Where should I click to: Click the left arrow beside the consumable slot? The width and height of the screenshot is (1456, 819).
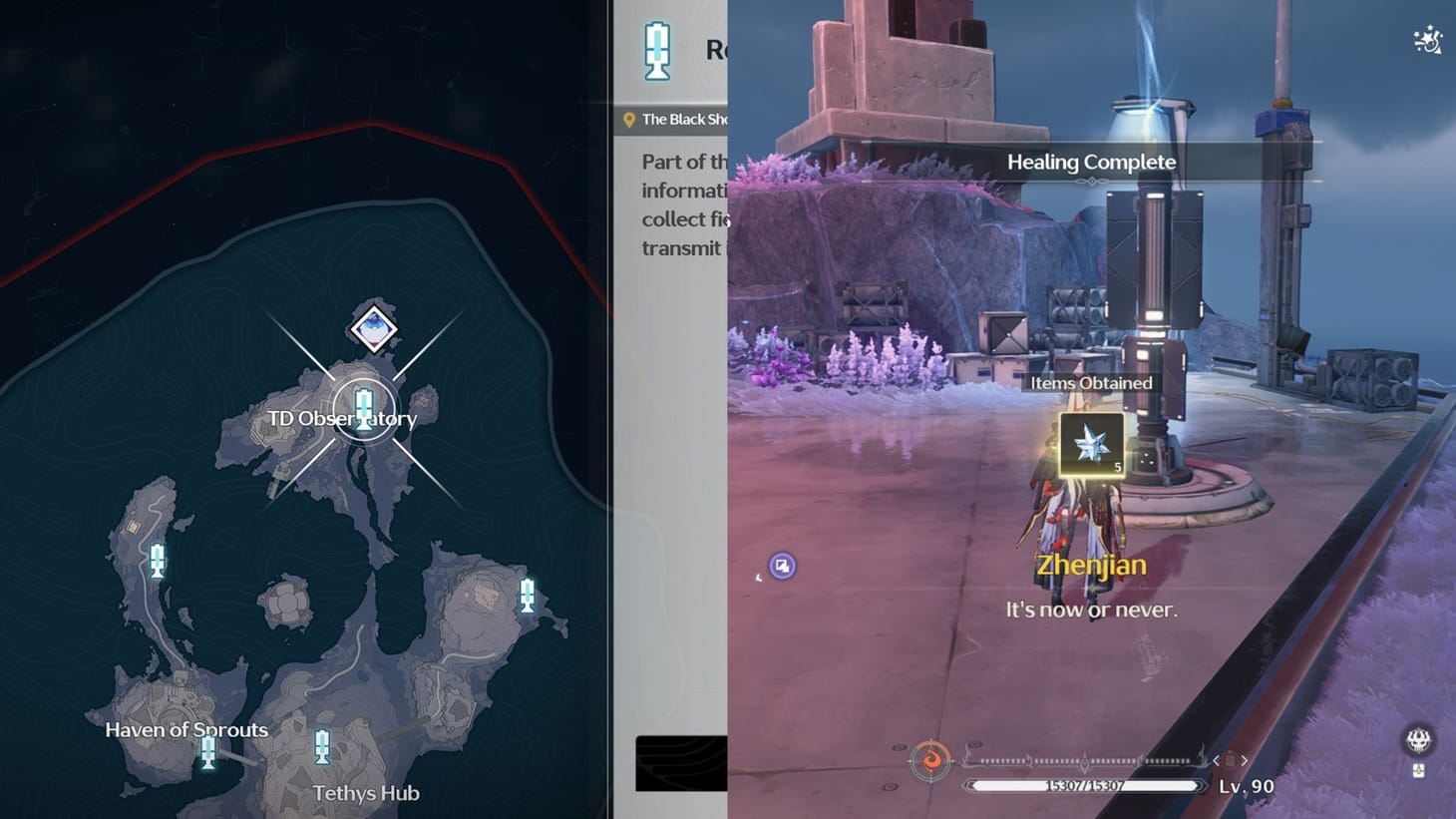pos(1218,759)
